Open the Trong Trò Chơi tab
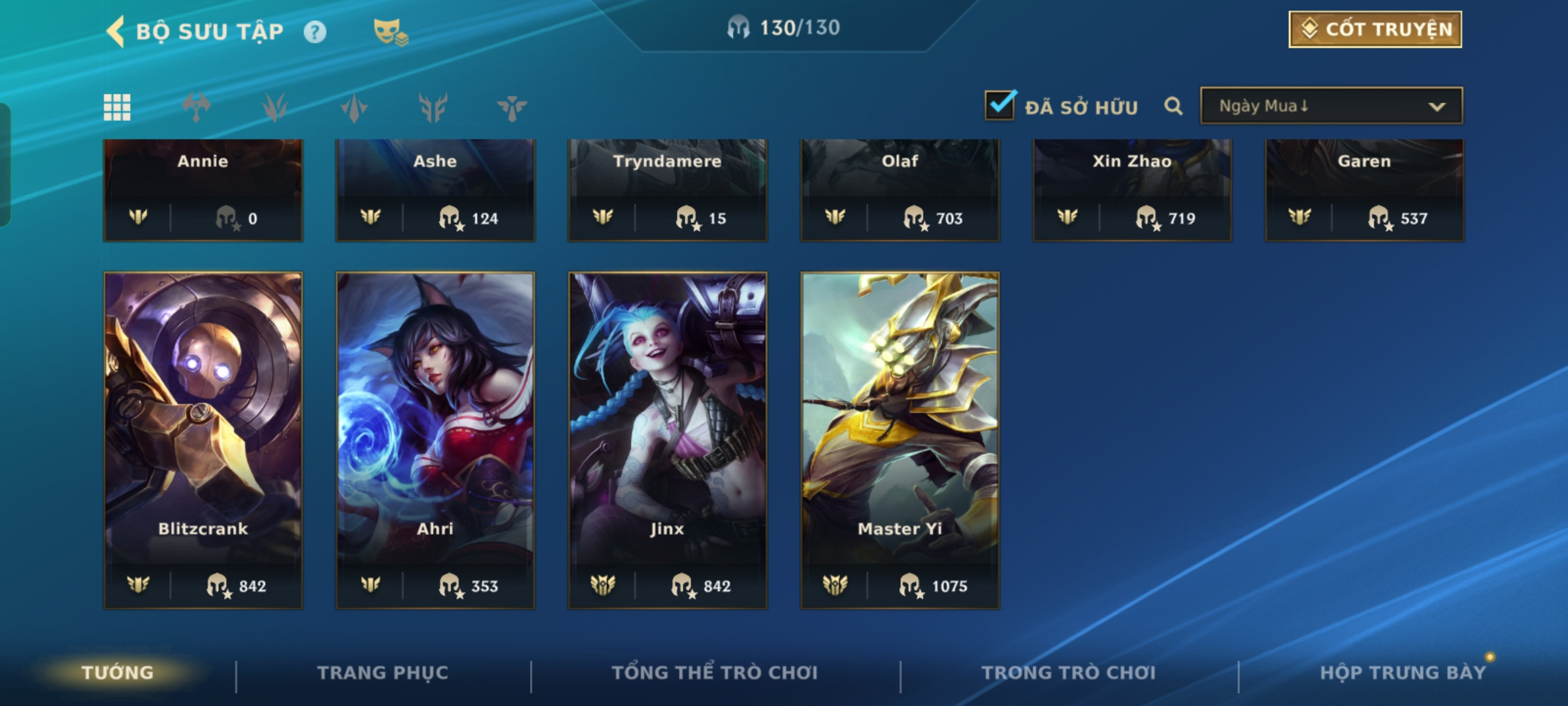1568x706 pixels. coord(1069,673)
